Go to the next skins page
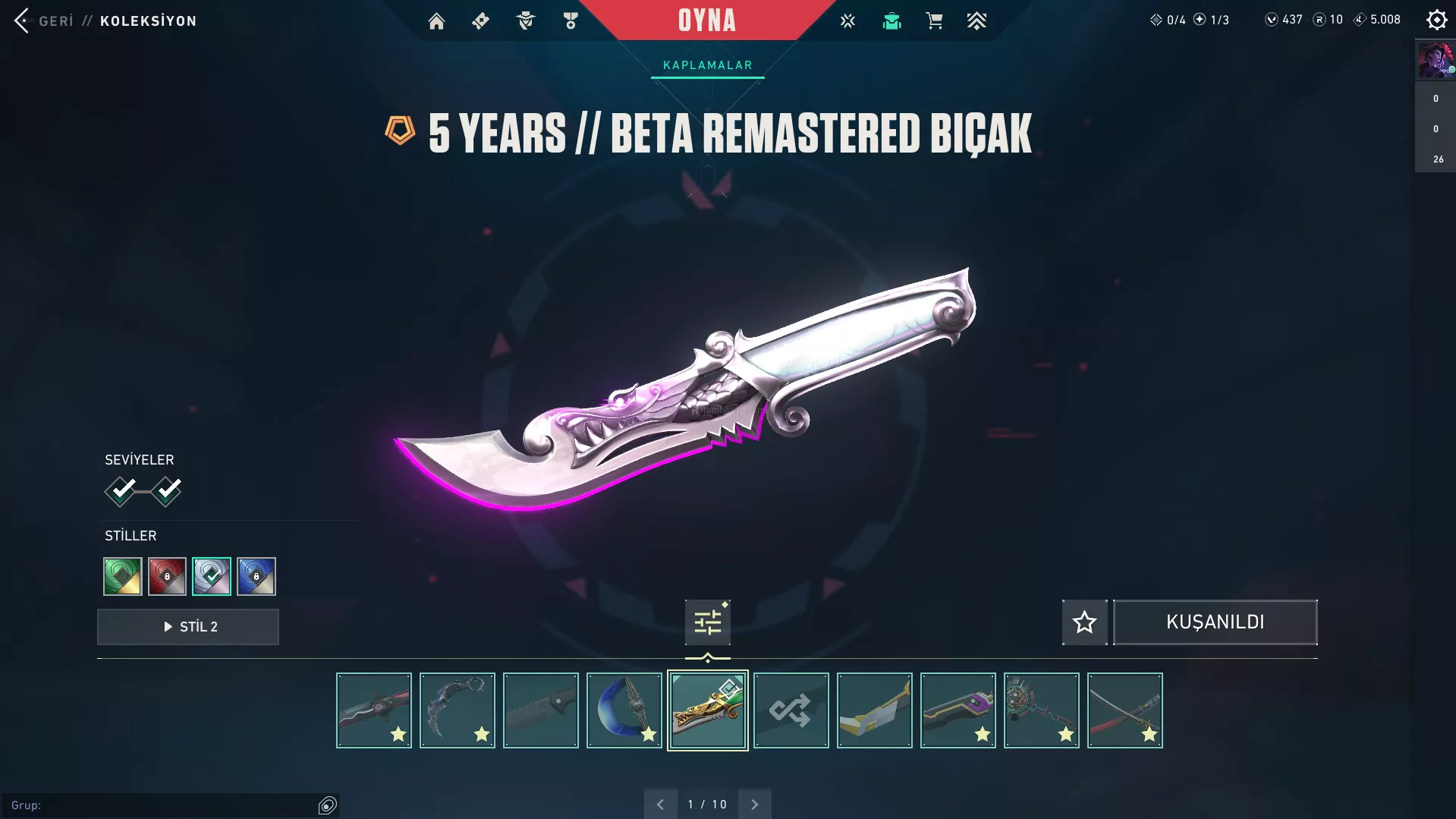The width and height of the screenshot is (1456, 819). 754,805
